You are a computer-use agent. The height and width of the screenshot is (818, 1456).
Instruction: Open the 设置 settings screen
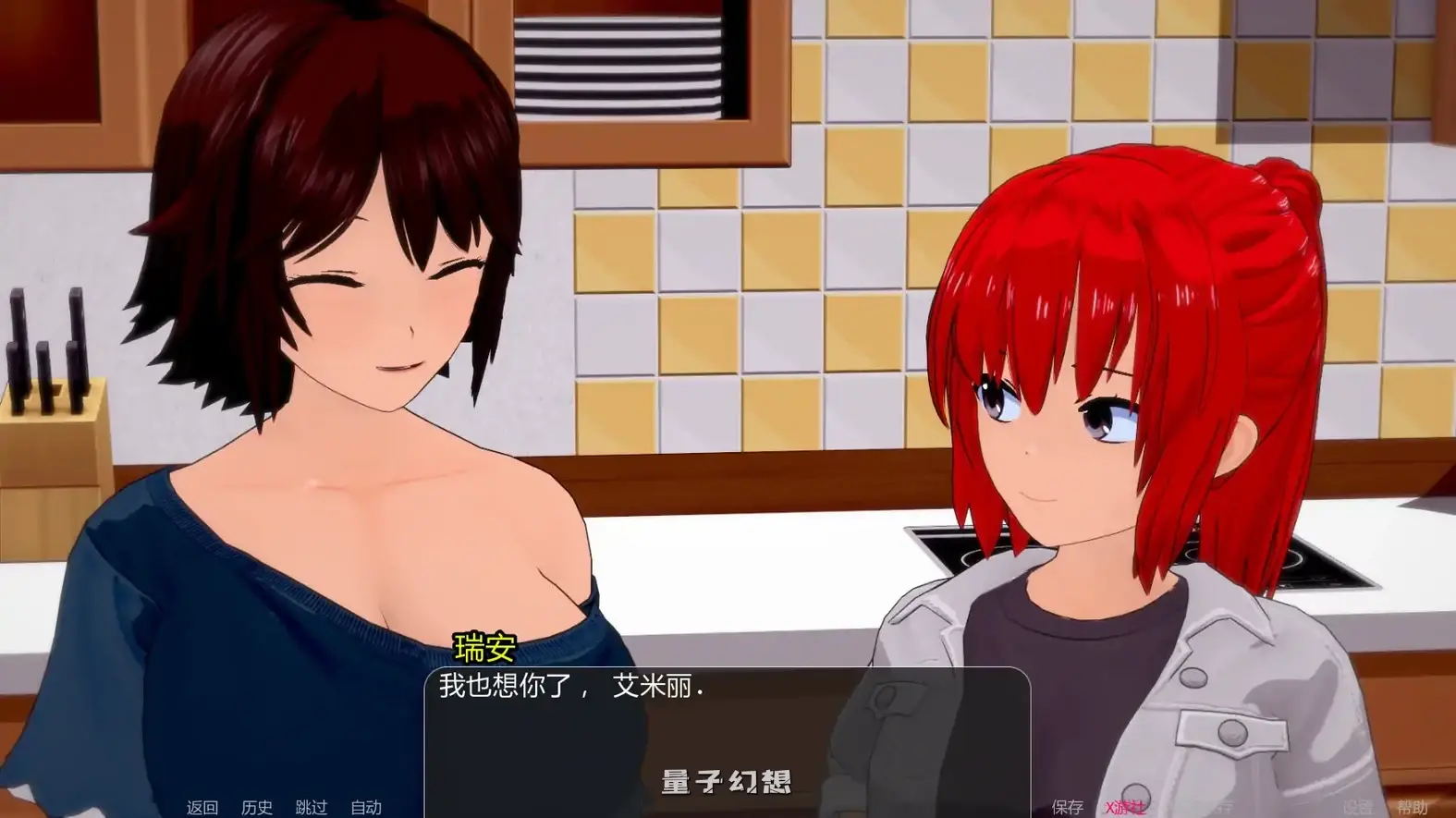pyautogui.click(x=1359, y=807)
